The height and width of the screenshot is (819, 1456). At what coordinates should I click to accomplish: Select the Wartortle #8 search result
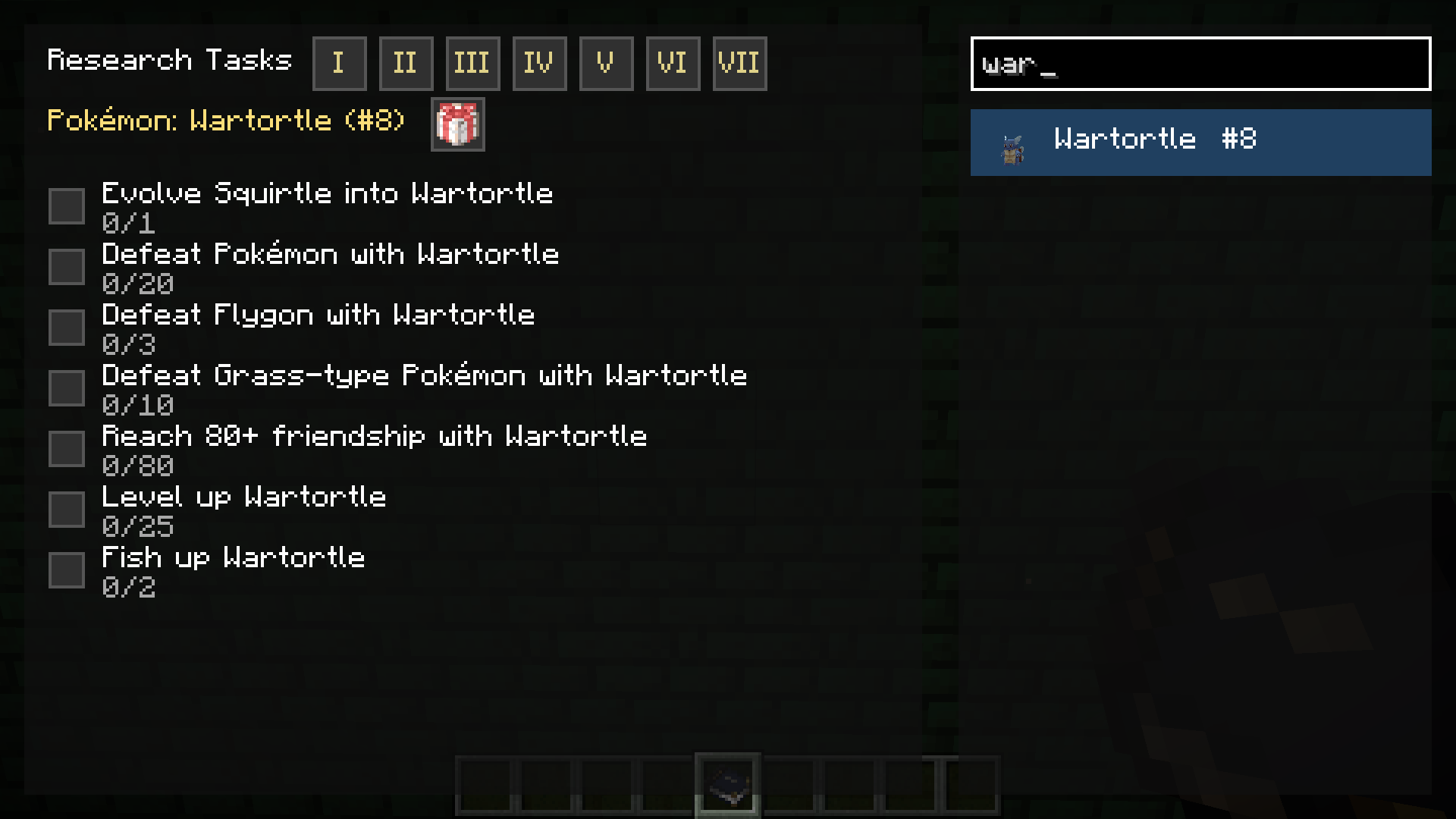click(x=1198, y=142)
